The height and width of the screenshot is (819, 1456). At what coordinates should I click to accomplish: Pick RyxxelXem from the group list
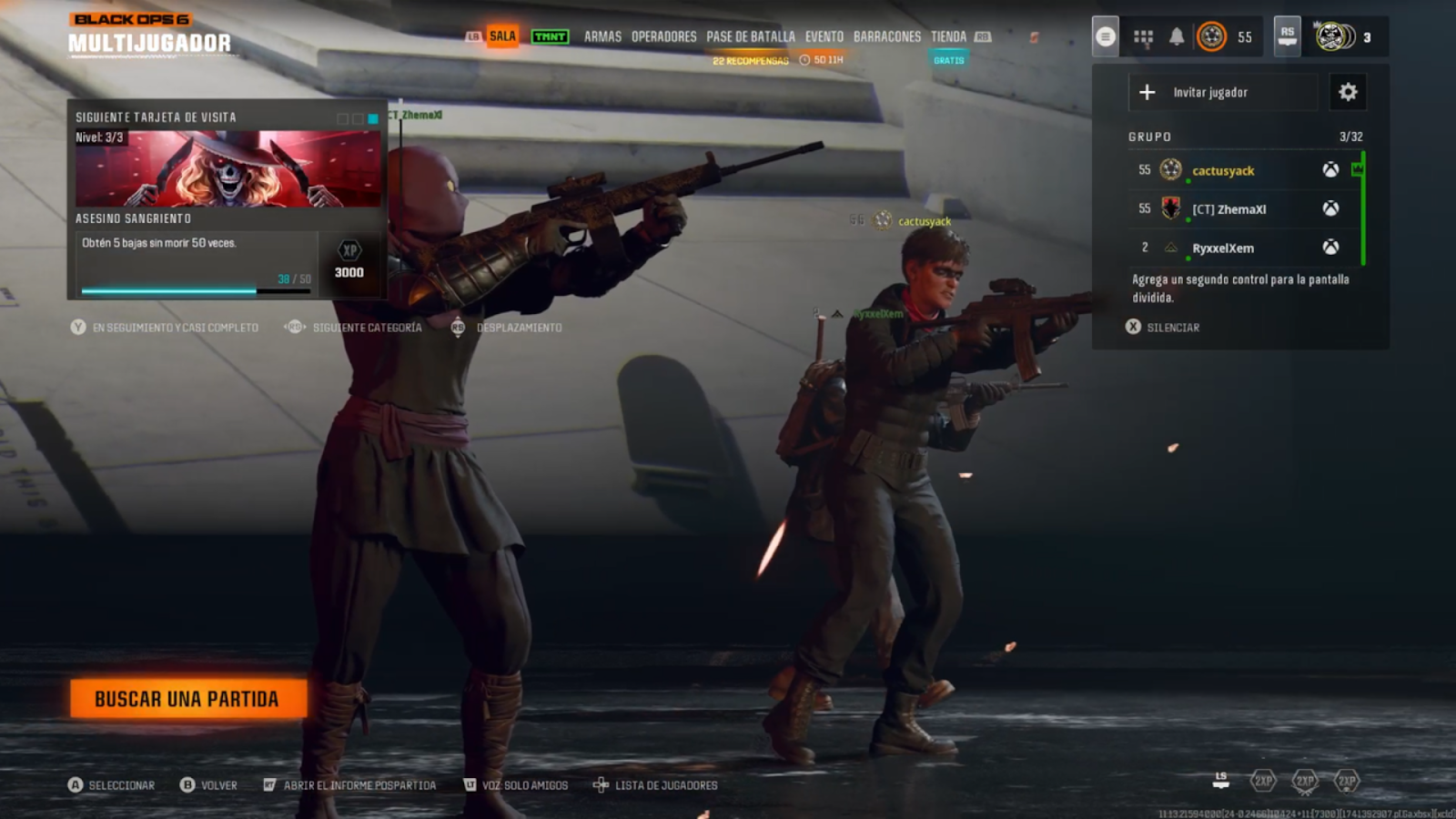click(1223, 248)
